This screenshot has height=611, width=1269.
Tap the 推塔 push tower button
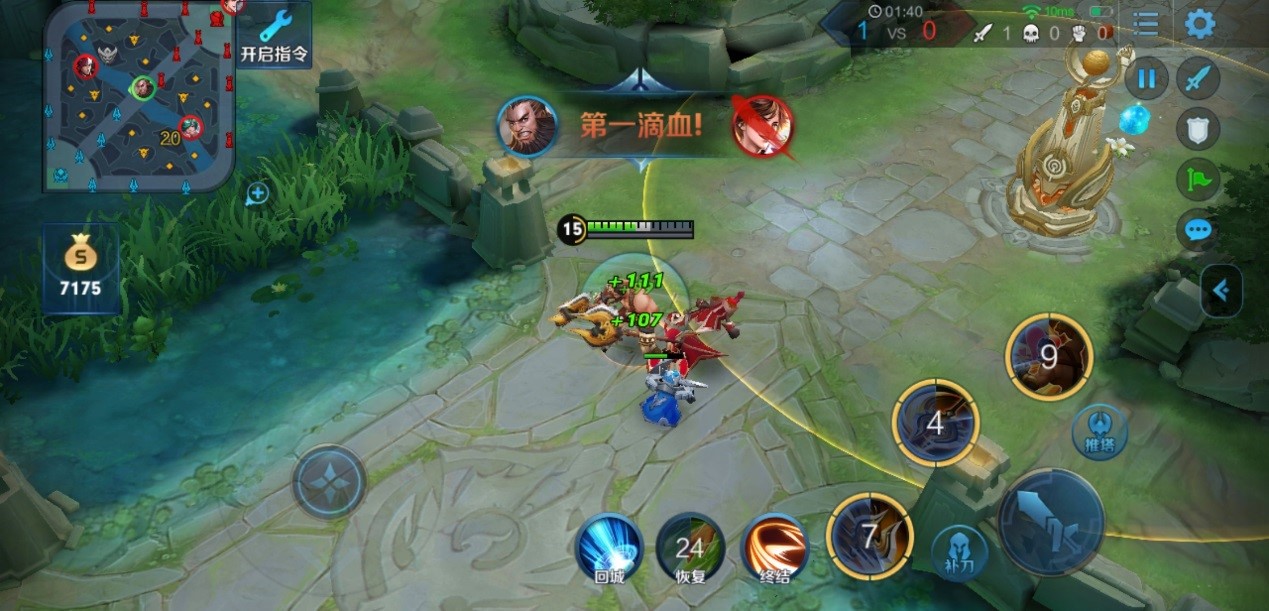pos(1100,433)
